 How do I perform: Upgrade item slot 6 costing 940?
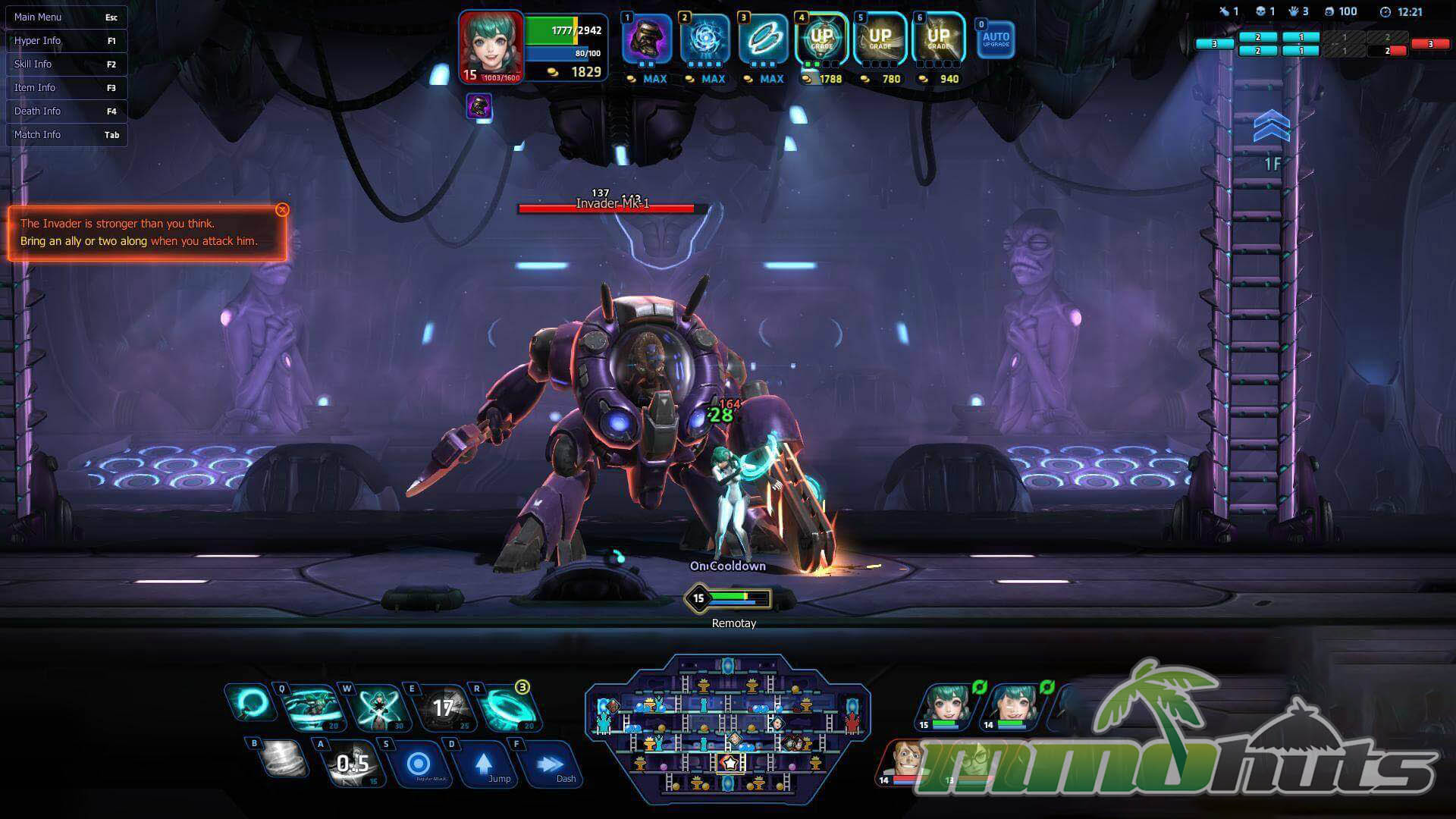(x=938, y=38)
